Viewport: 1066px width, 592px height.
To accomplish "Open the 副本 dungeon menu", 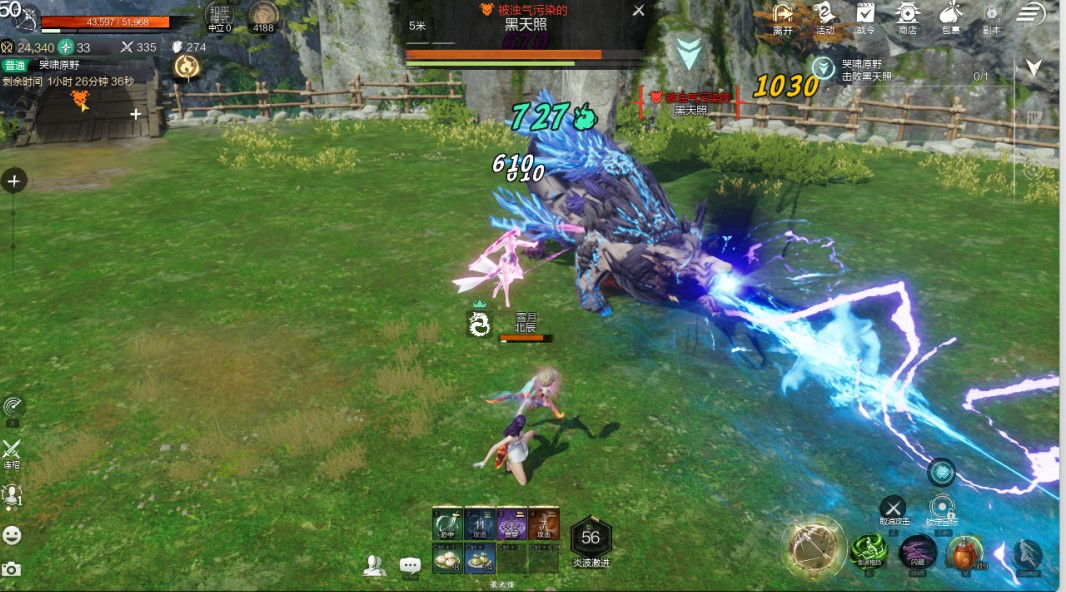I will [991, 15].
